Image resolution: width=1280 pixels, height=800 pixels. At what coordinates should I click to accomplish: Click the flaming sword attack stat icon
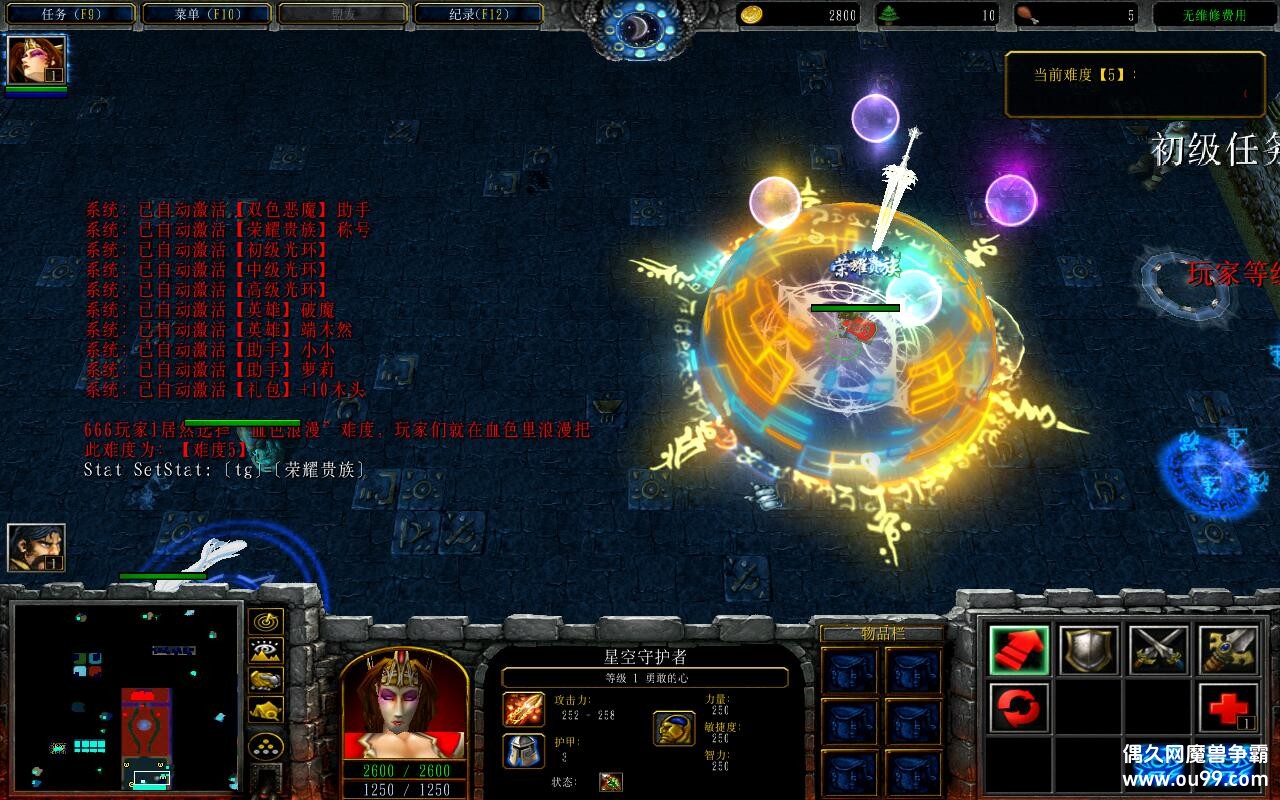523,710
